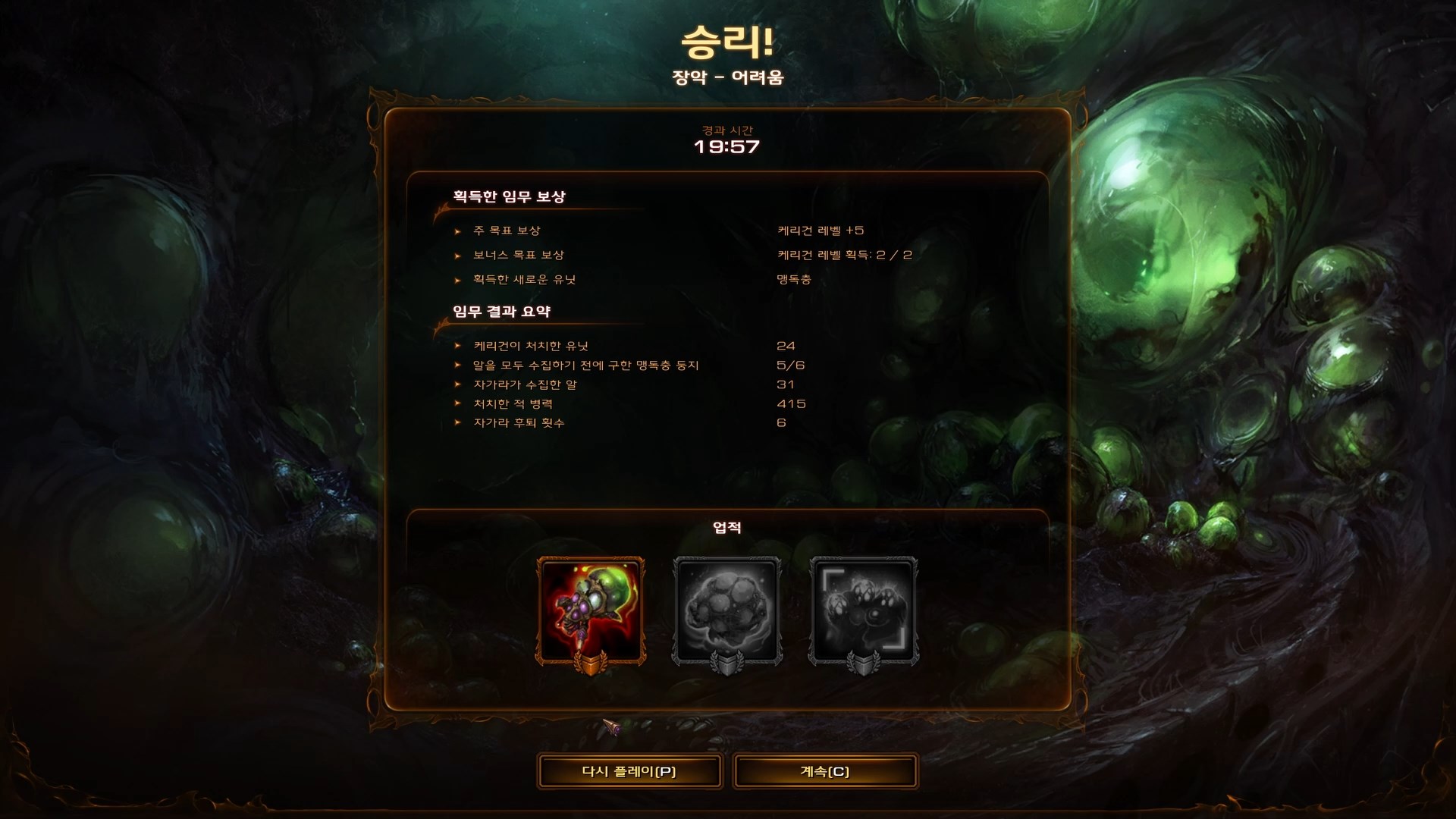Toggle the 자가라 후퇴 횟수 row marker

click(457, 423)
